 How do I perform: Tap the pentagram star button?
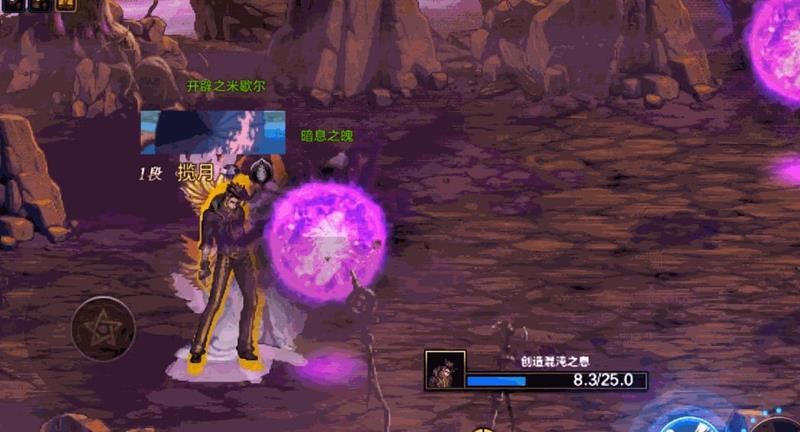(x=103, y=328)
